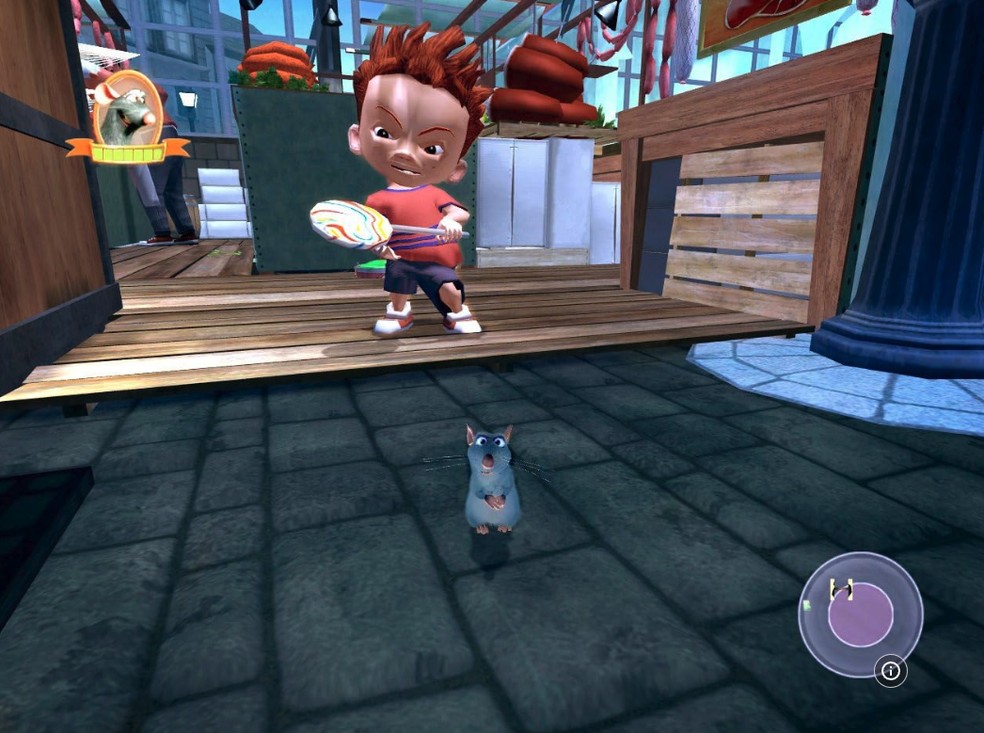The width and height of the screenshot is (984, 733).
Task: Click the Remy rat portrait badge
Action: [x=127, y=111]
